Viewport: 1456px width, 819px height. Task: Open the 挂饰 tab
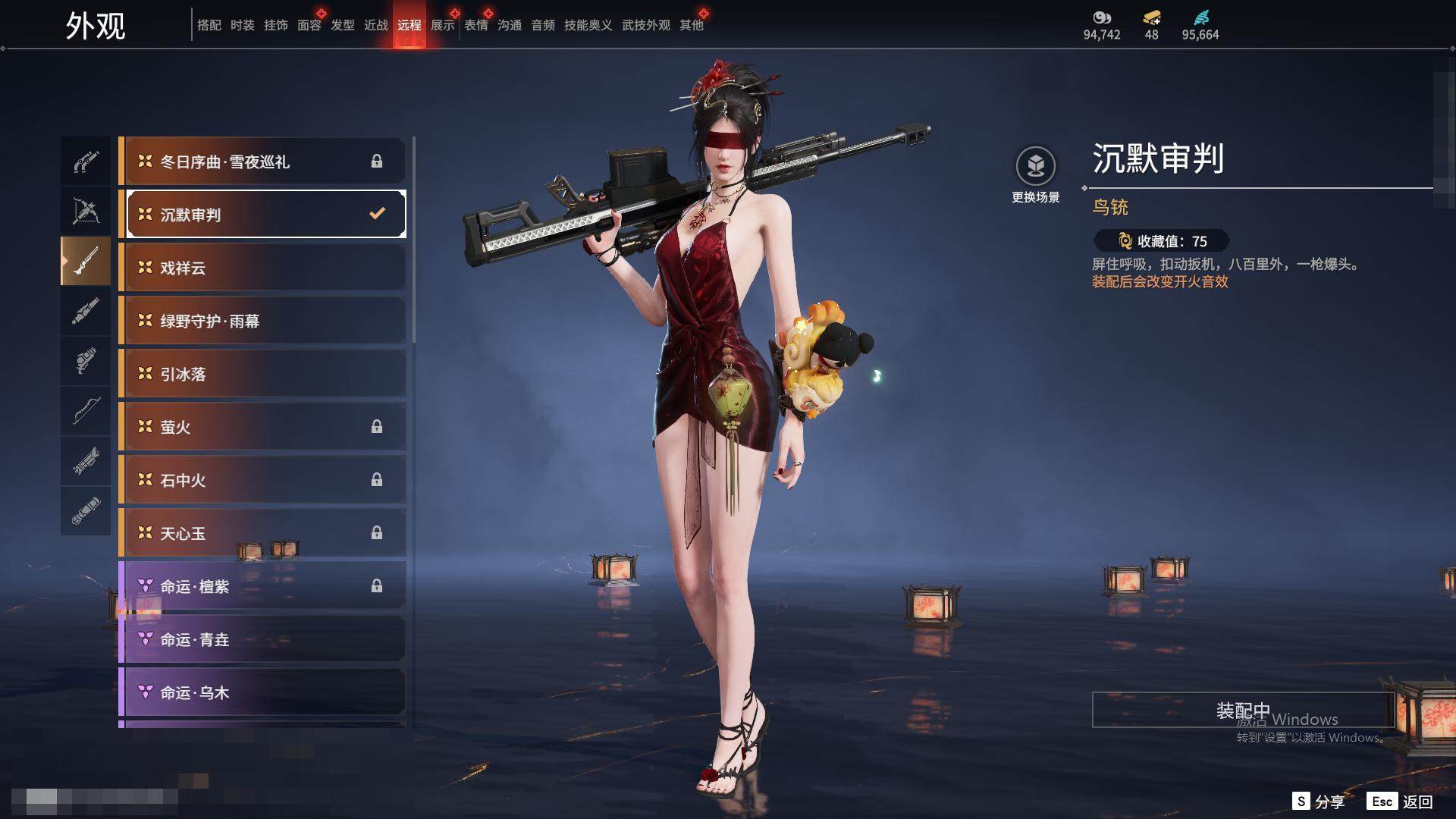click(276, 25)
